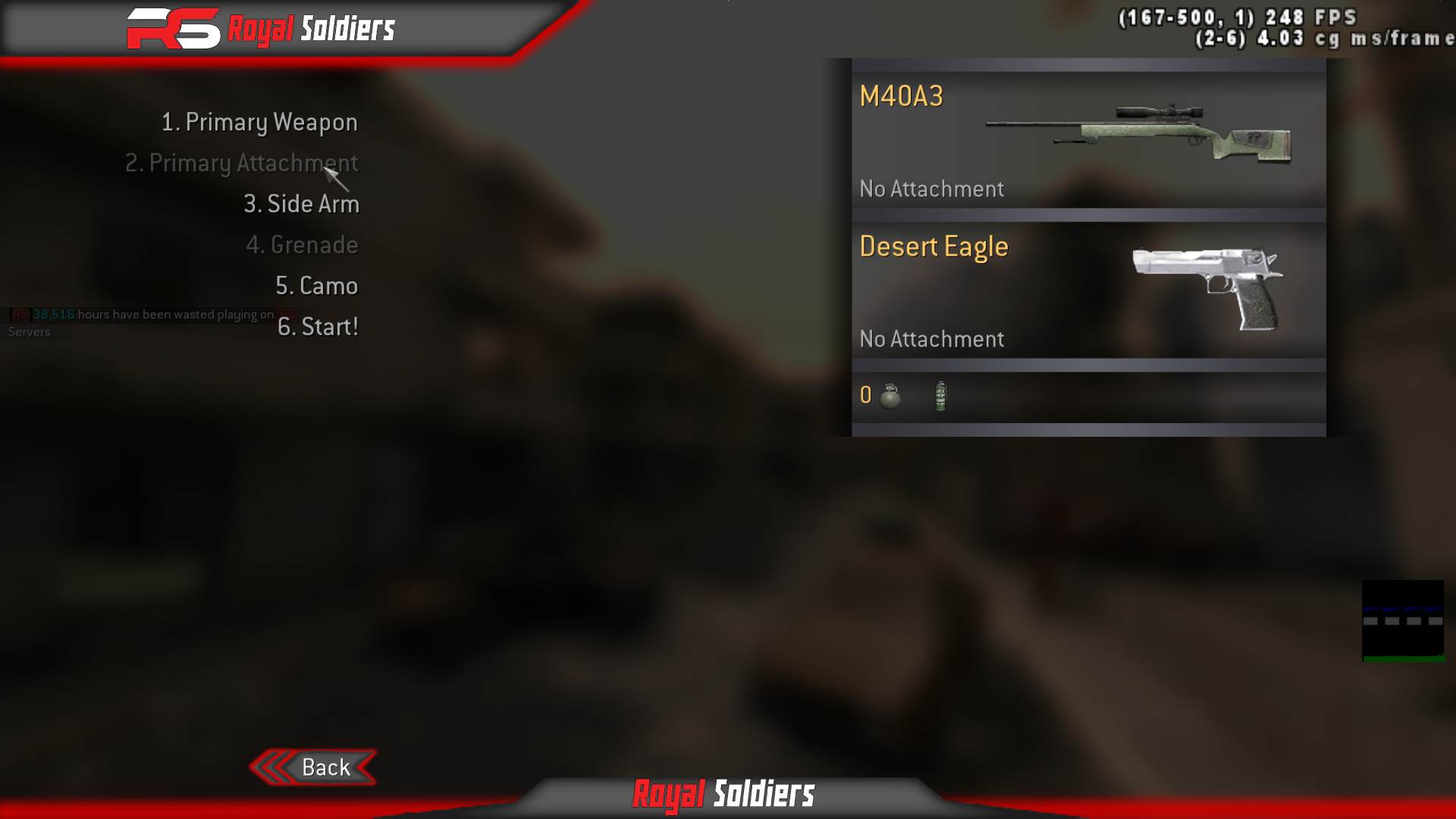Click the Royal Soldiers banner at the bottom
1456x819 pixels.
tap(724, 795)
